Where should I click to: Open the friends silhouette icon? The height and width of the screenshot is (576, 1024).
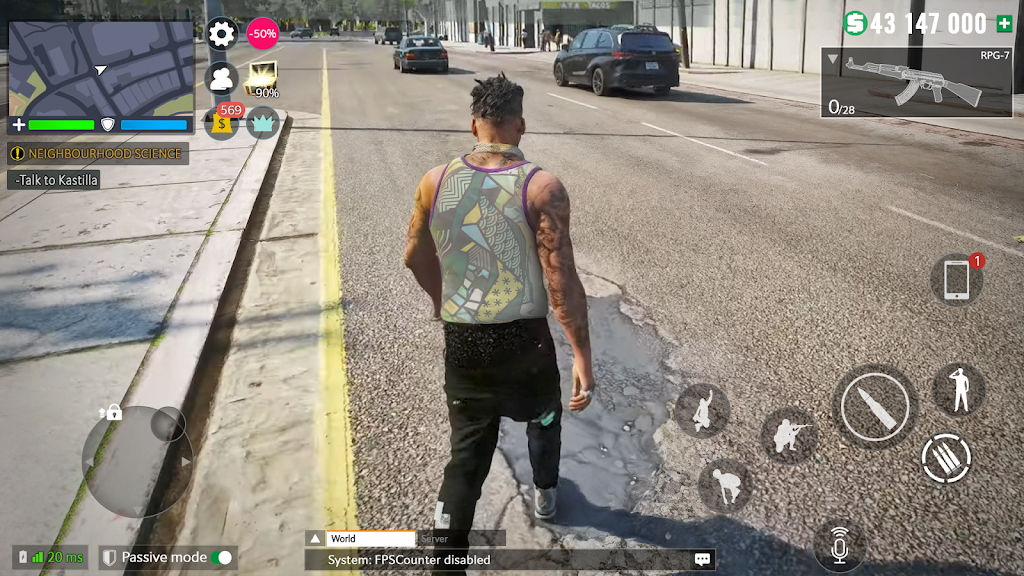pyautogui.click(x=221, y=78)
